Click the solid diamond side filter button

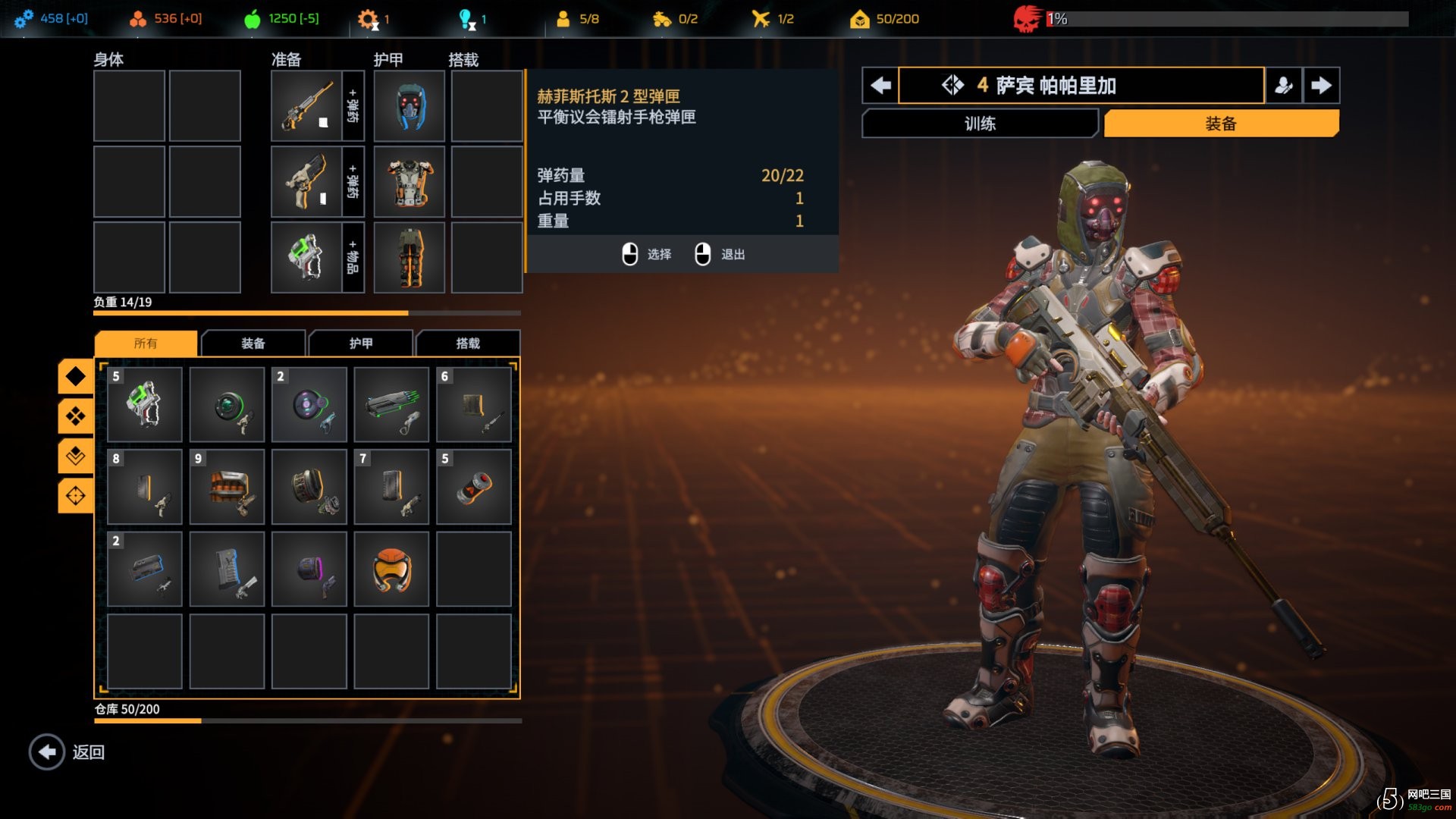75,376
